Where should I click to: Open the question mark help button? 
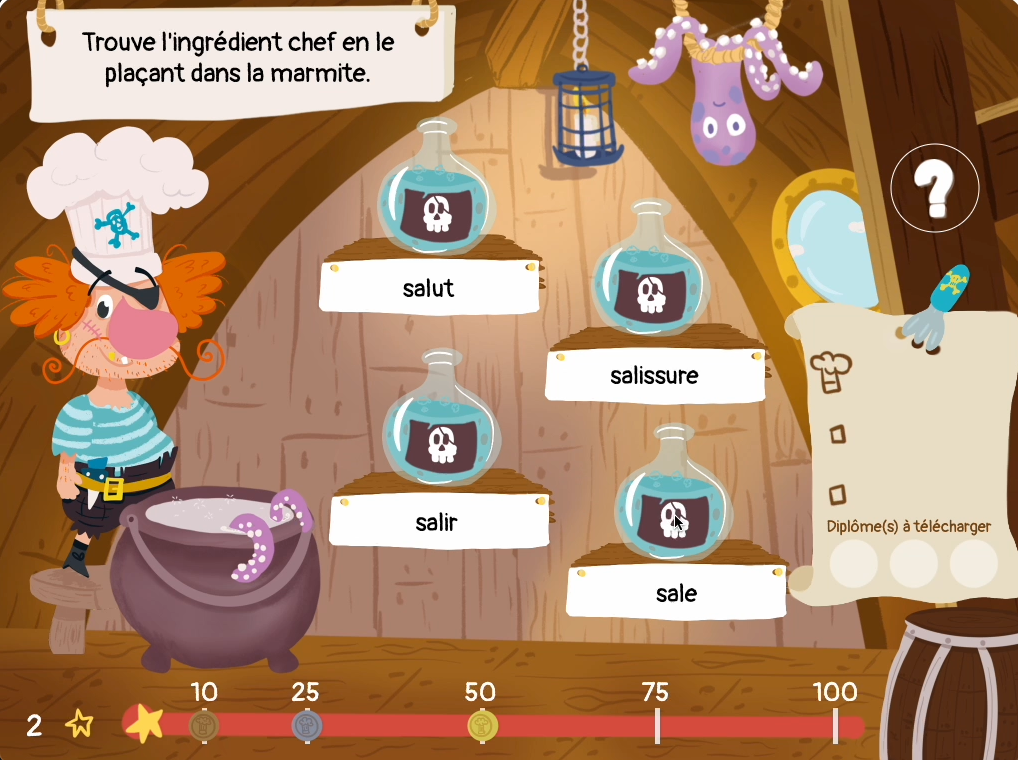(x=935, y=188)
